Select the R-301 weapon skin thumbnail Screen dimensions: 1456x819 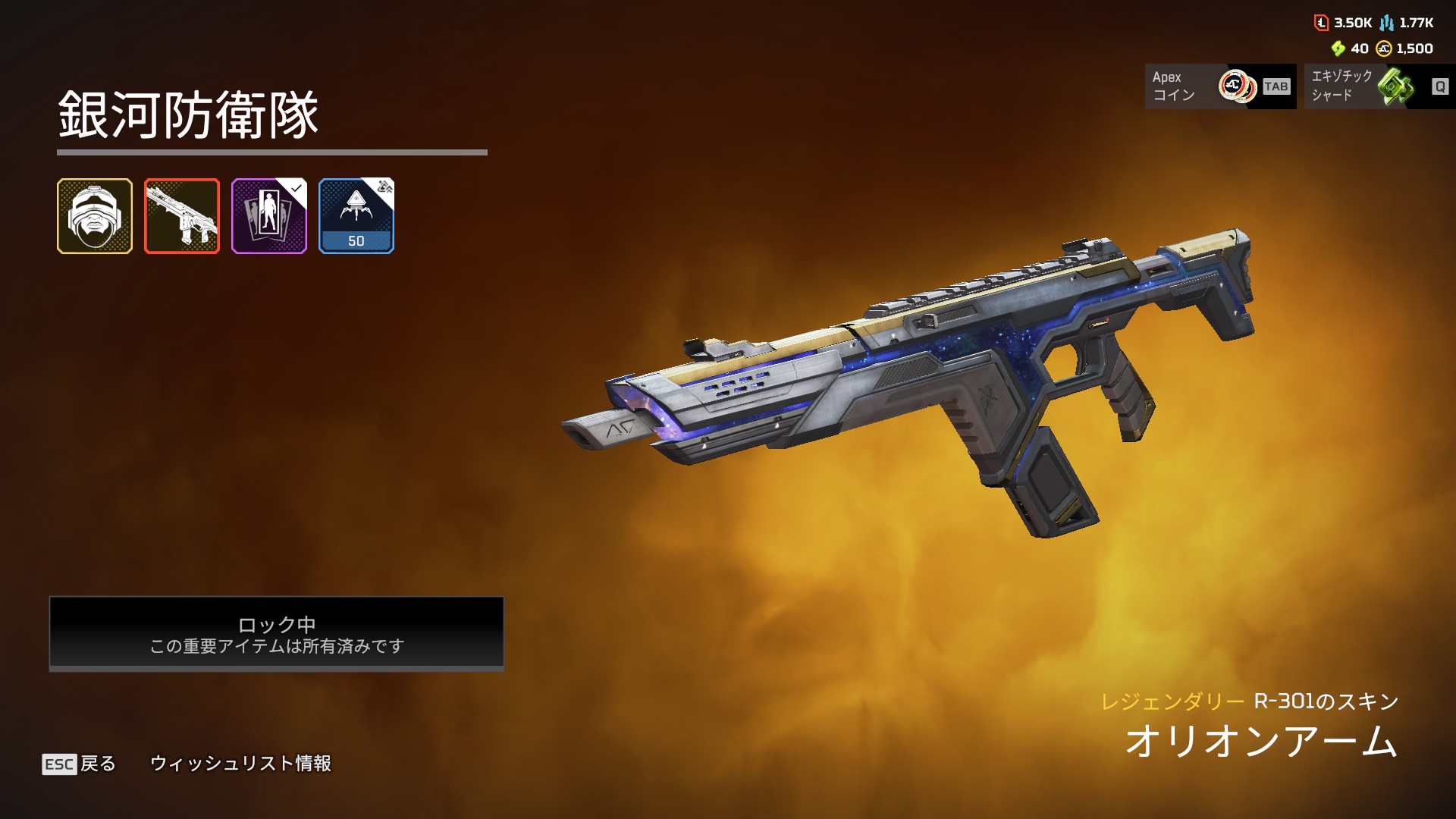pos(182,216)
